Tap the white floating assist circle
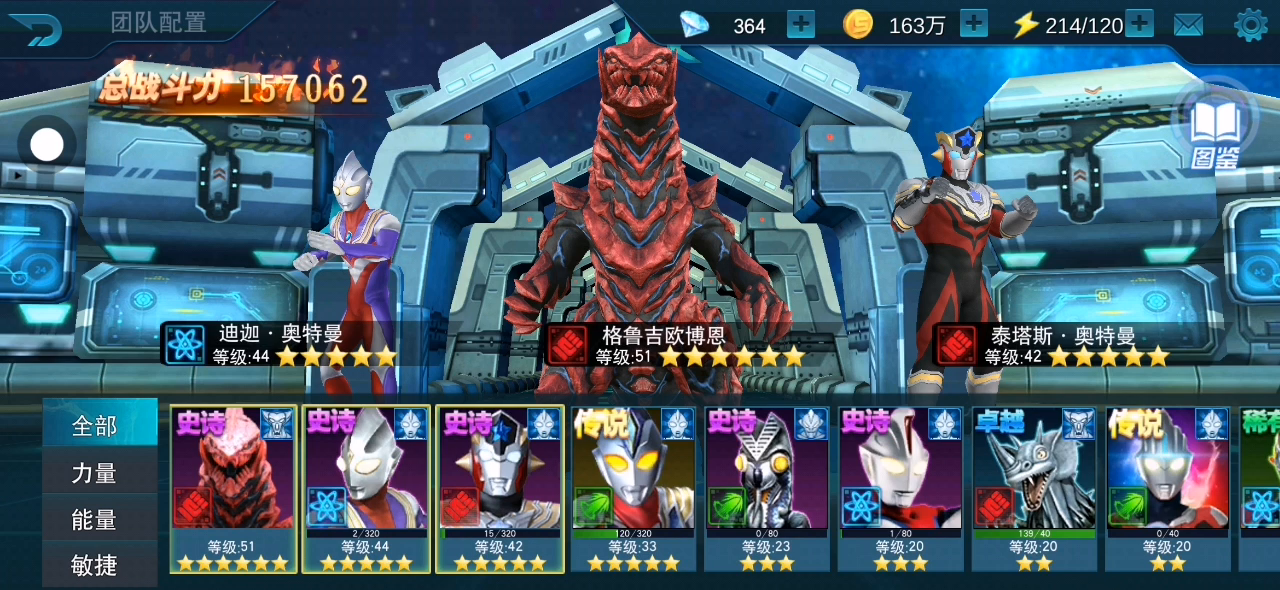The height and width of the screenshot is (590, 1280). [47, 146]
